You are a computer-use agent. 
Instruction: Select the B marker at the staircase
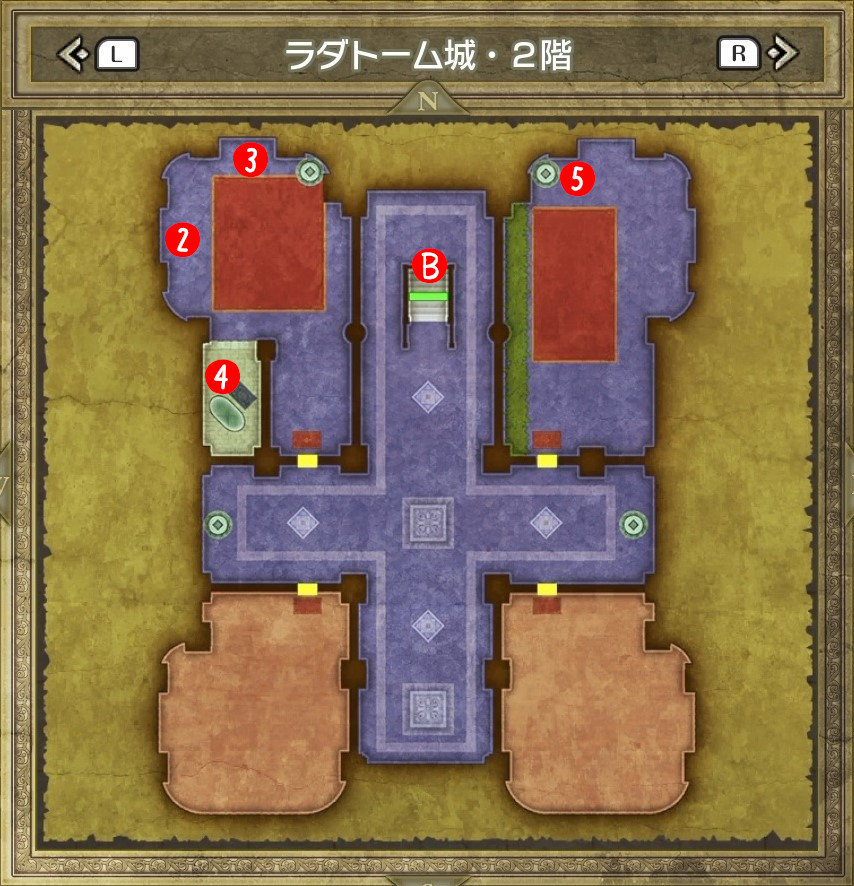pos(428,267)
